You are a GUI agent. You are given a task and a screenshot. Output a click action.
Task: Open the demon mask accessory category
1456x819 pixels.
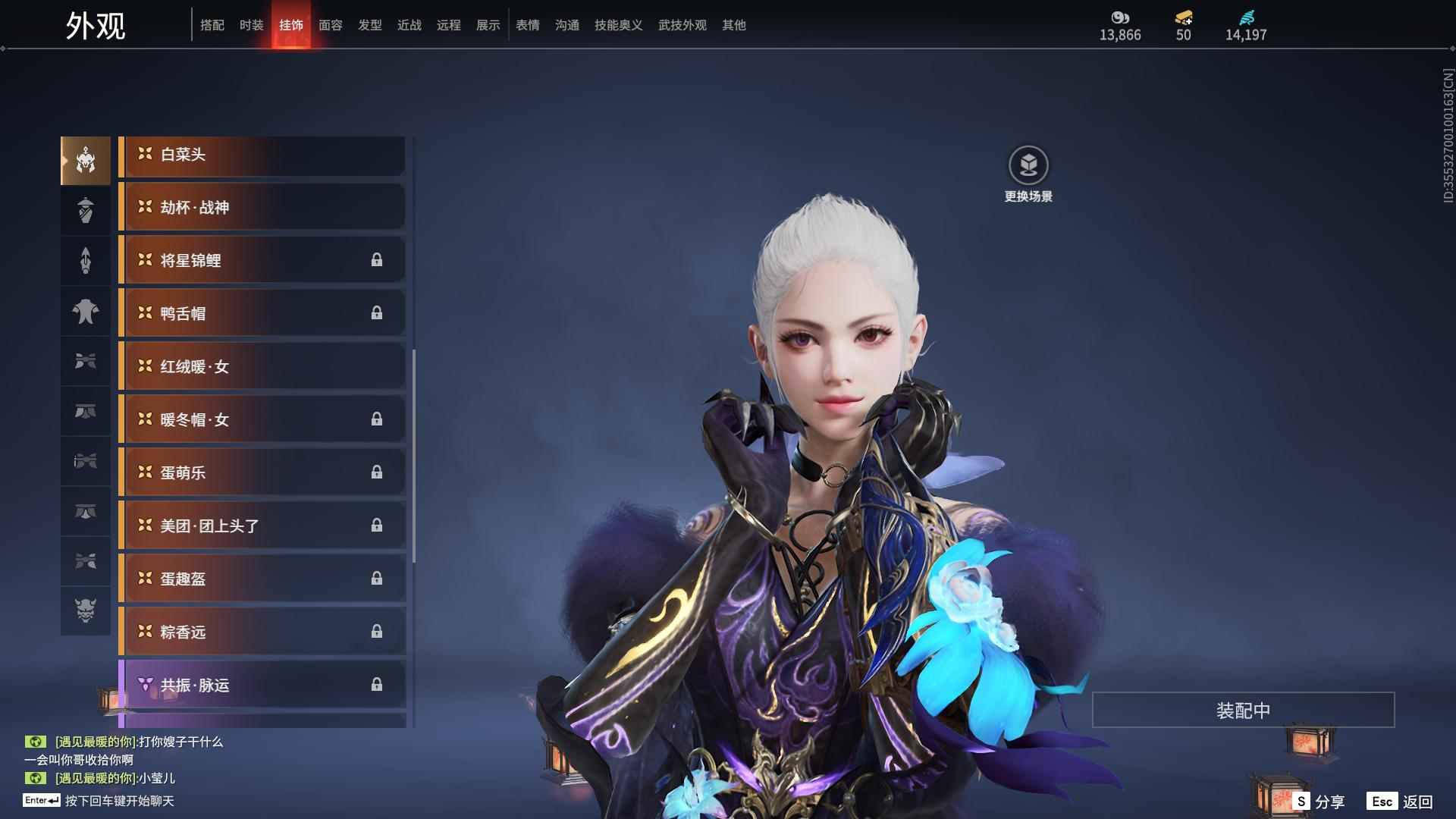coord(86,610)
